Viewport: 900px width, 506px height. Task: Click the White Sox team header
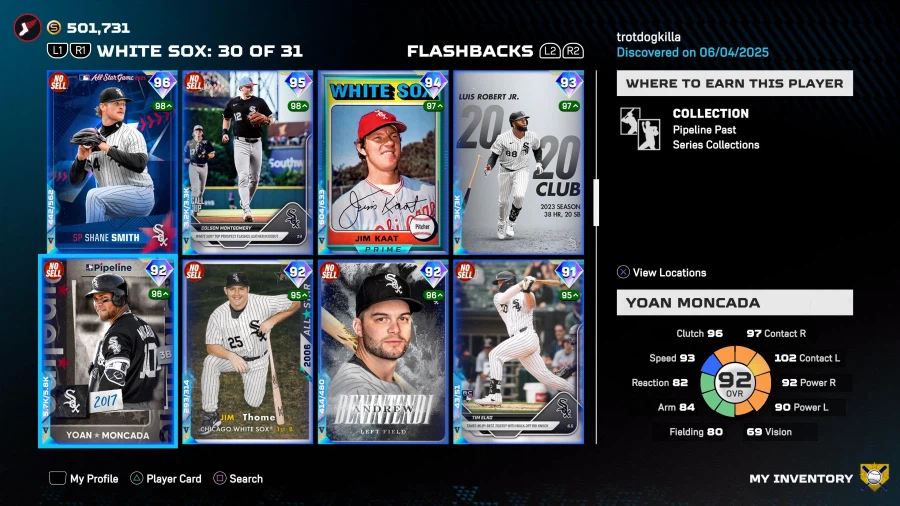[199, 51]
